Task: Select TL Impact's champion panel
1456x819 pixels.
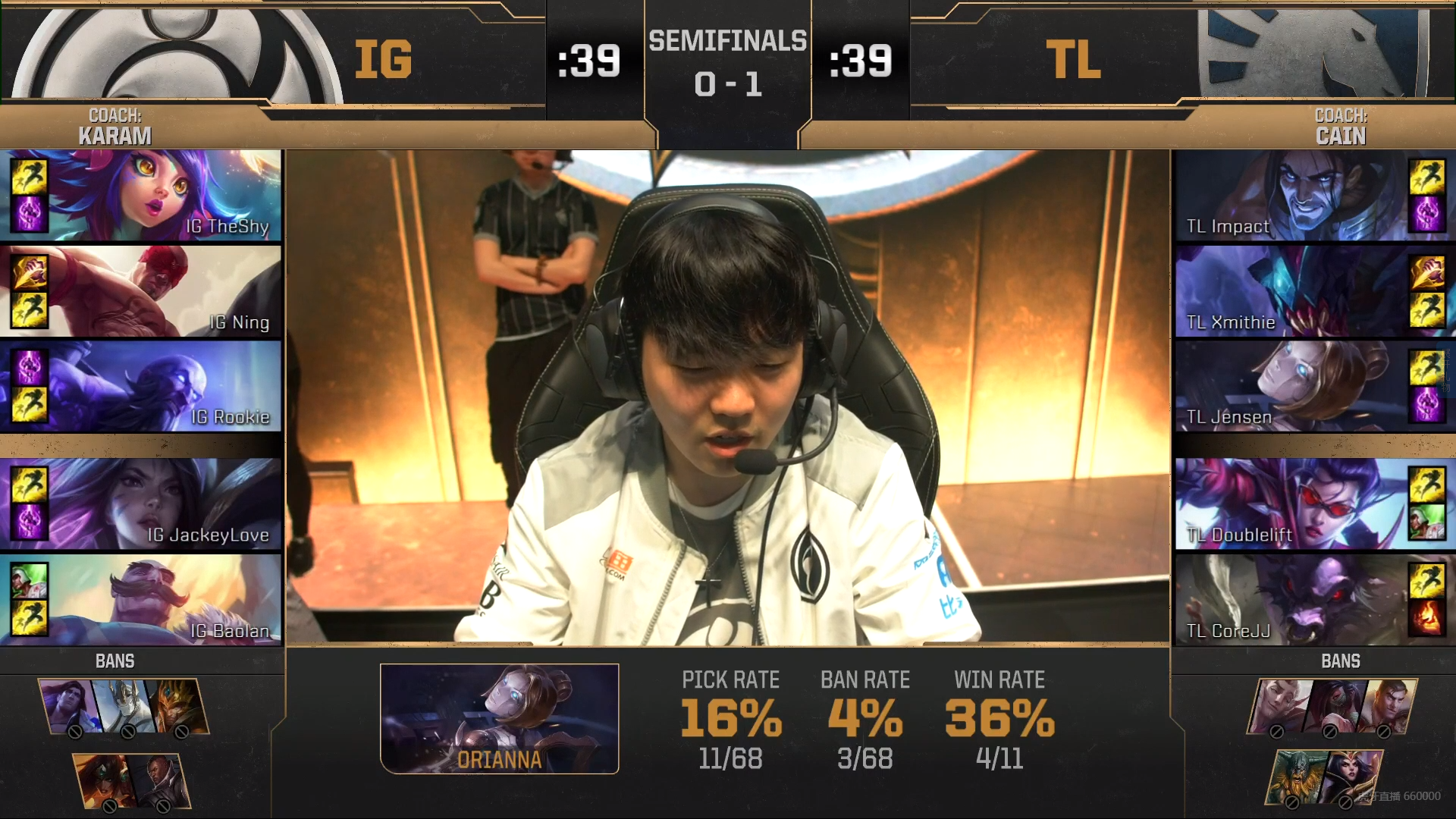Action: tap(1289, 196)
